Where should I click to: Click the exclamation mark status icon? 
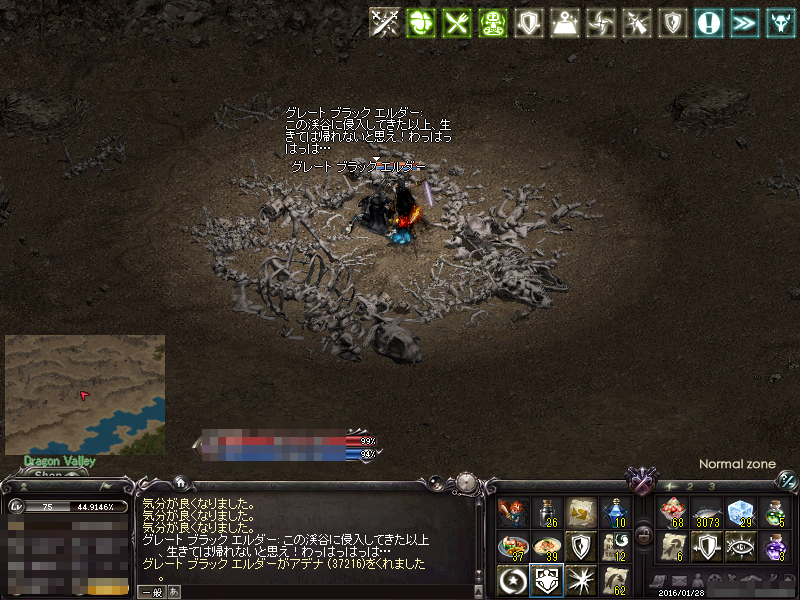[x=709, y=22]
